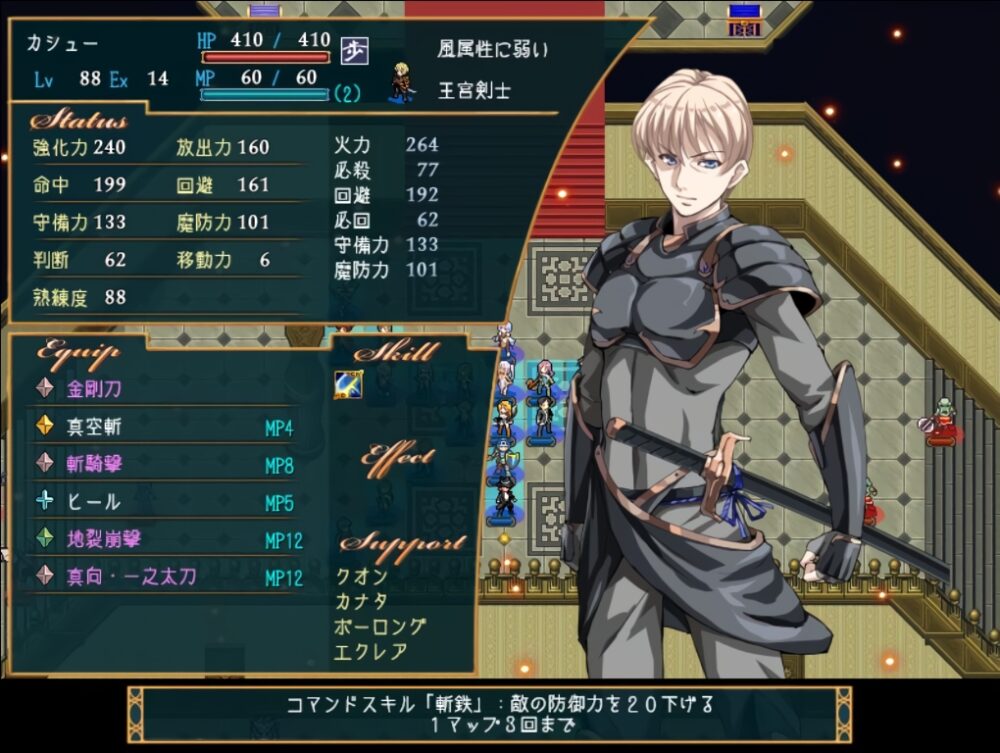Click the 斬鉄 command skill icon
The width and height of the screenshot is (1000, 753).
(348, 385)
